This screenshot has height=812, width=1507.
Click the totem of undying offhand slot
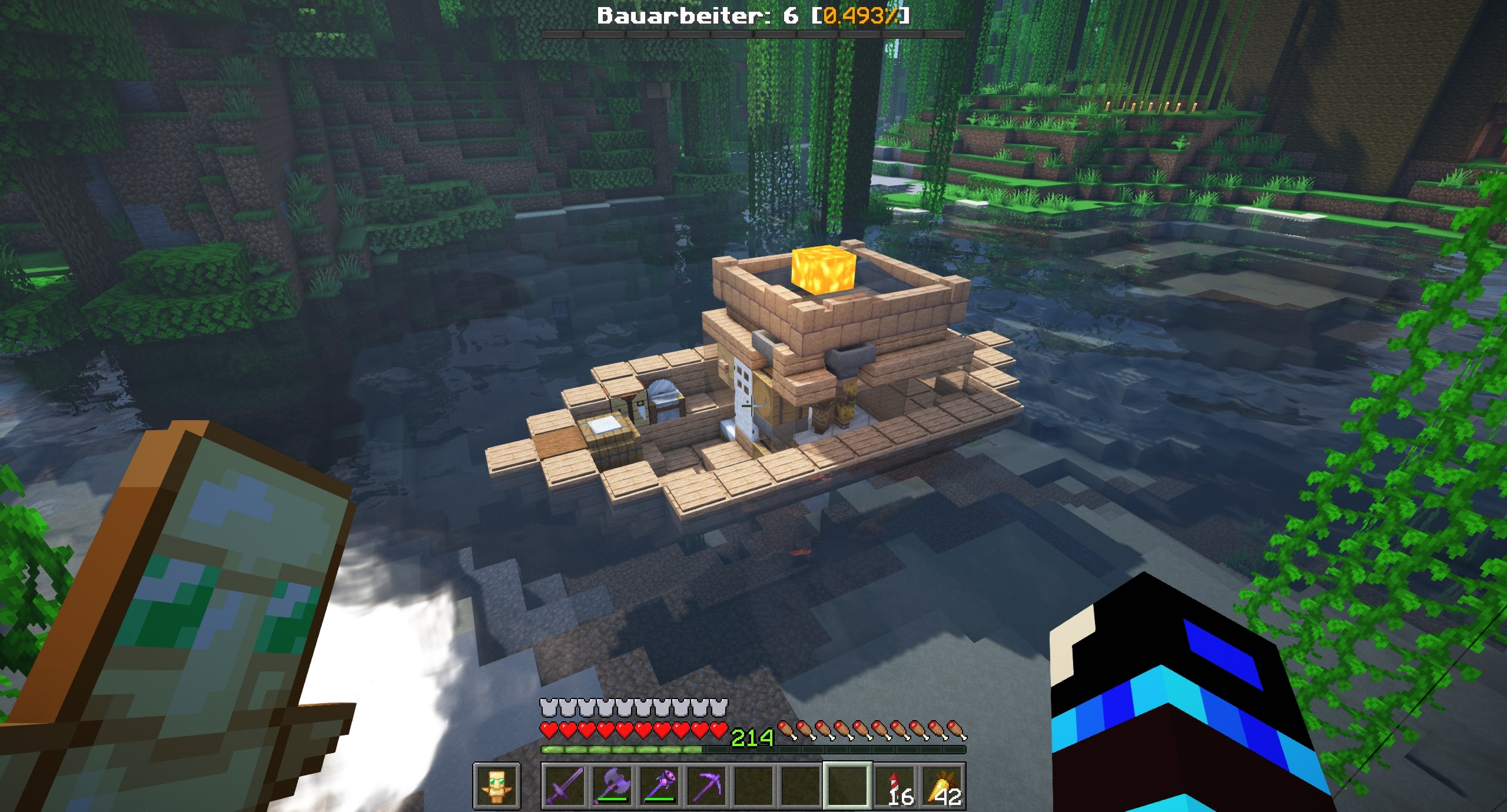[x=496, y=786]
